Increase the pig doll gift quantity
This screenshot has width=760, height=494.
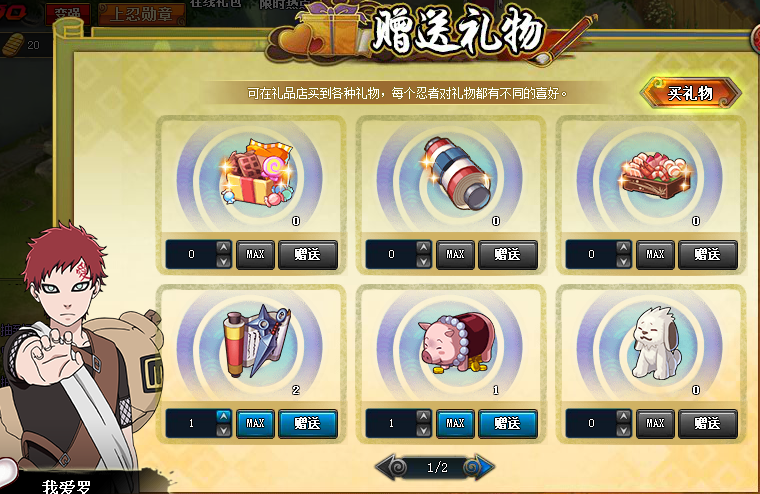pos(423,417)
